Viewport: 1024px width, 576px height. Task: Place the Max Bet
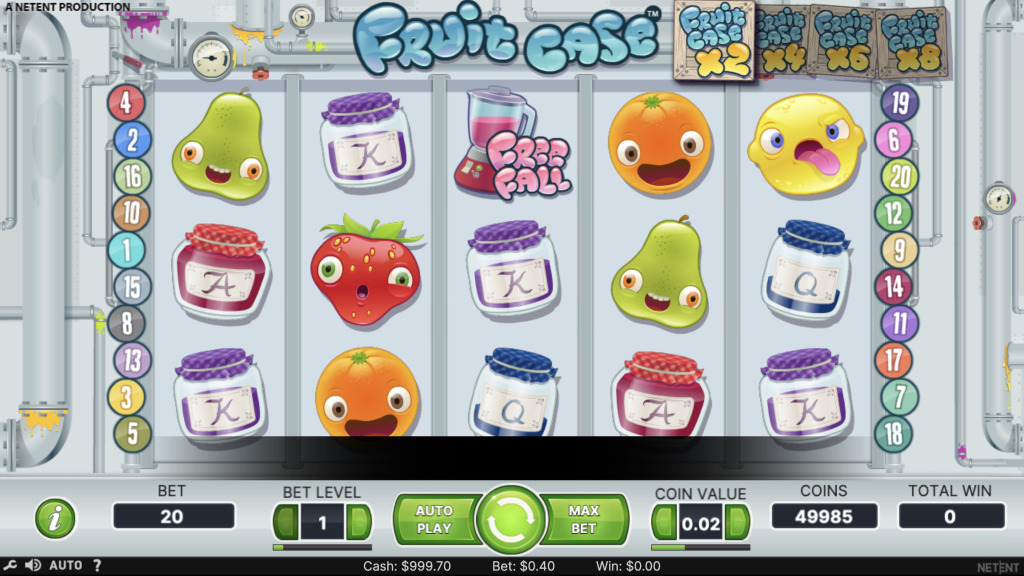pyautogui.click(x=584, y=519)
